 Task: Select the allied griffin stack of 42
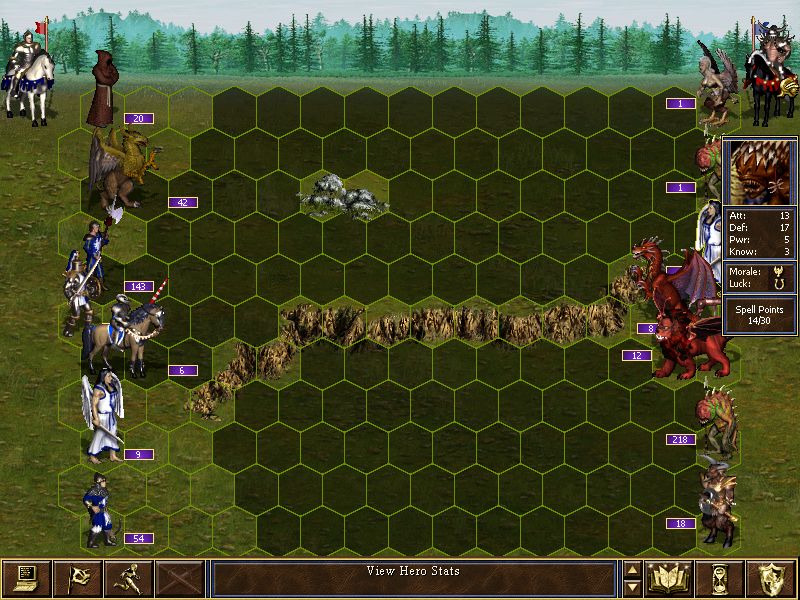(120, 165)
